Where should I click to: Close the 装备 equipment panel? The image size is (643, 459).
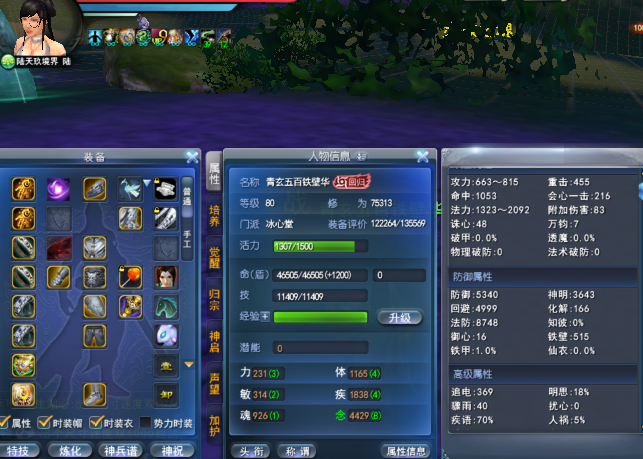click(x=192, y=157)
